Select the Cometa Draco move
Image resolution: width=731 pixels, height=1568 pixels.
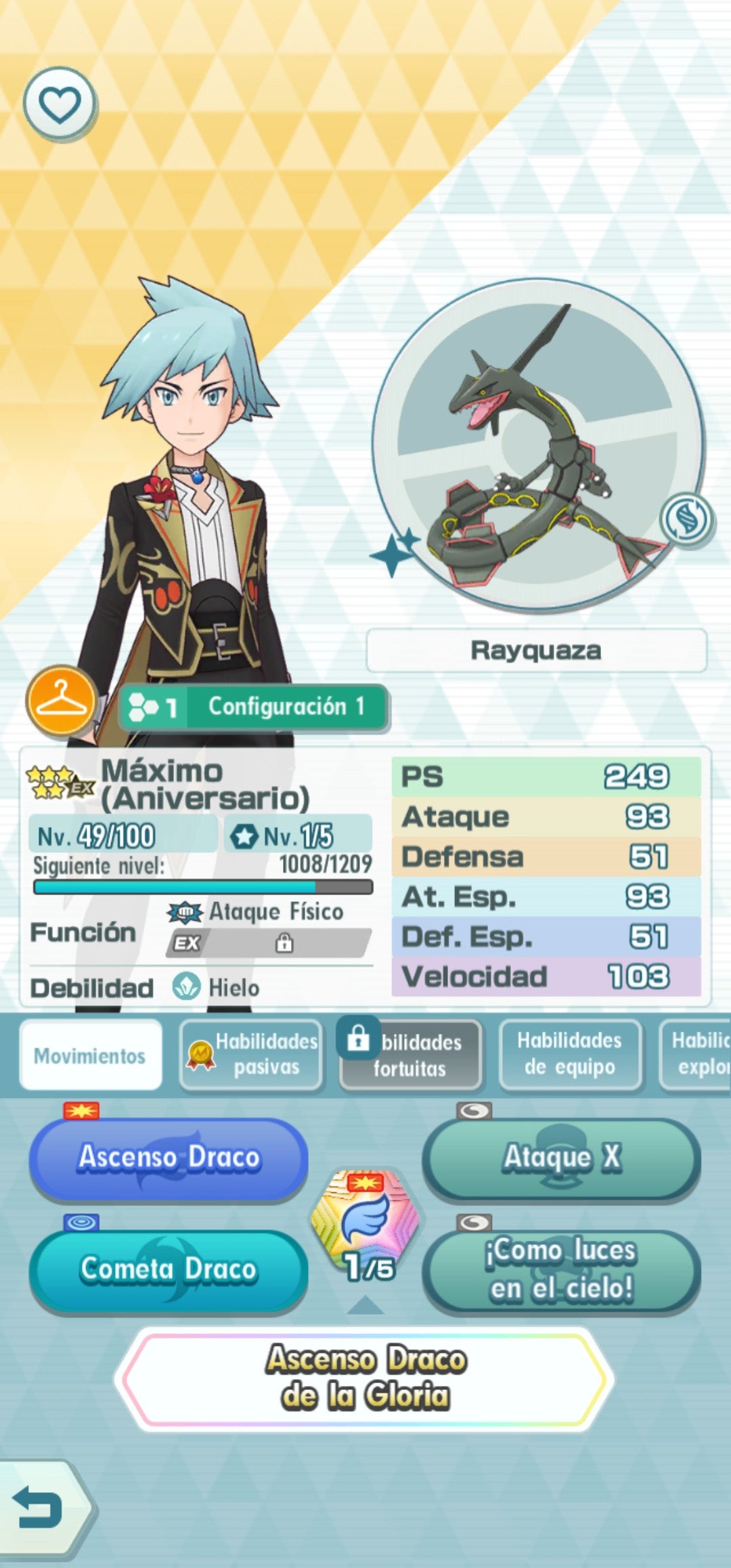(168, 1269)
